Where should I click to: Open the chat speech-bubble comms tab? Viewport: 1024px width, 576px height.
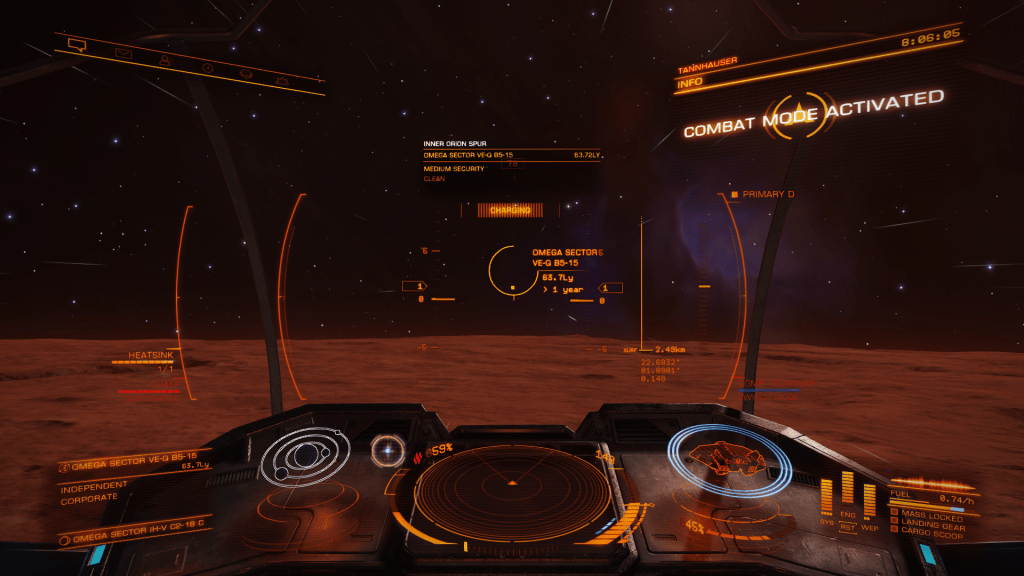point(76,44)
